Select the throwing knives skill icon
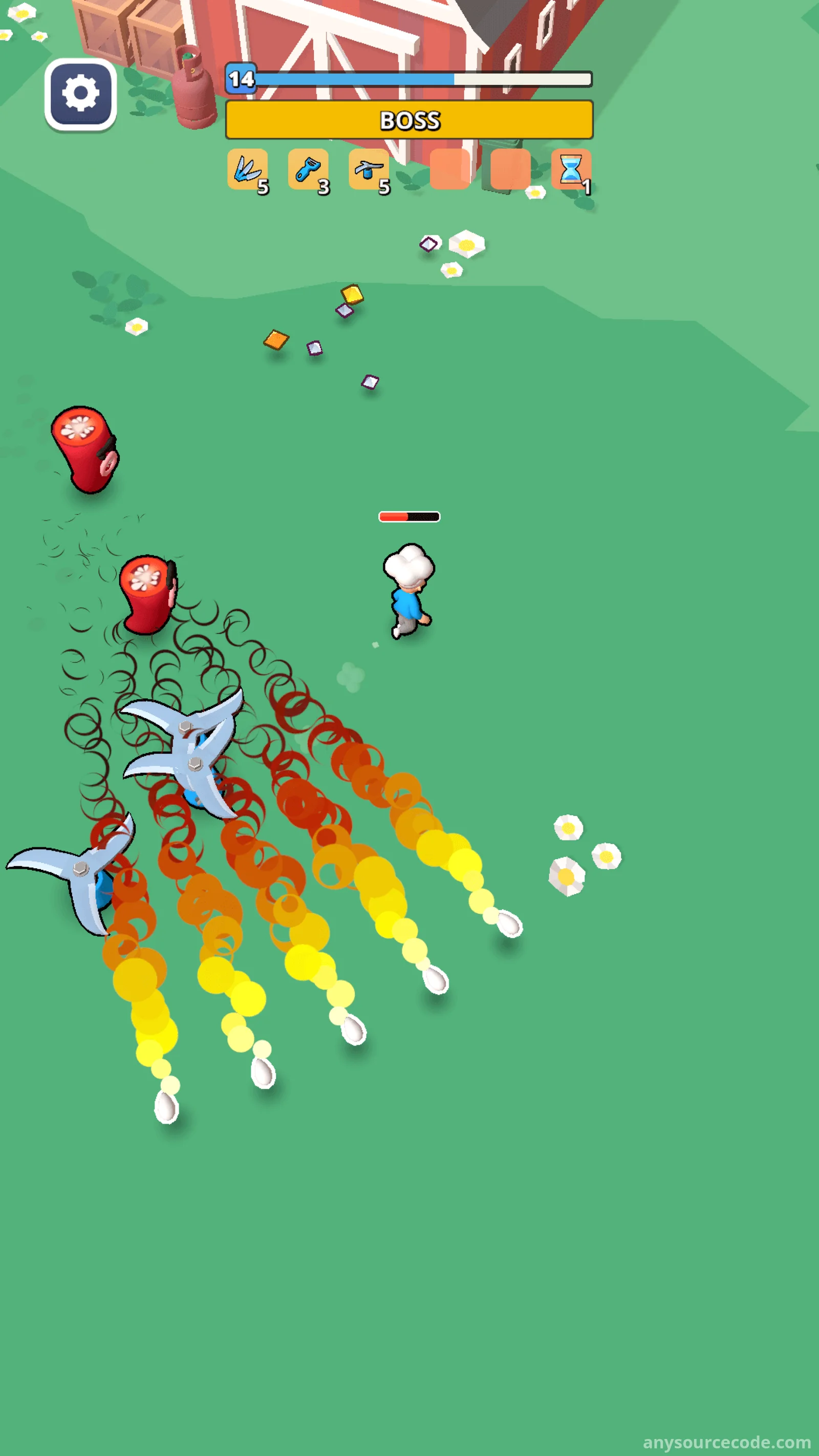819x1456 pixels. pyautogui.click(x=247, y=169)
